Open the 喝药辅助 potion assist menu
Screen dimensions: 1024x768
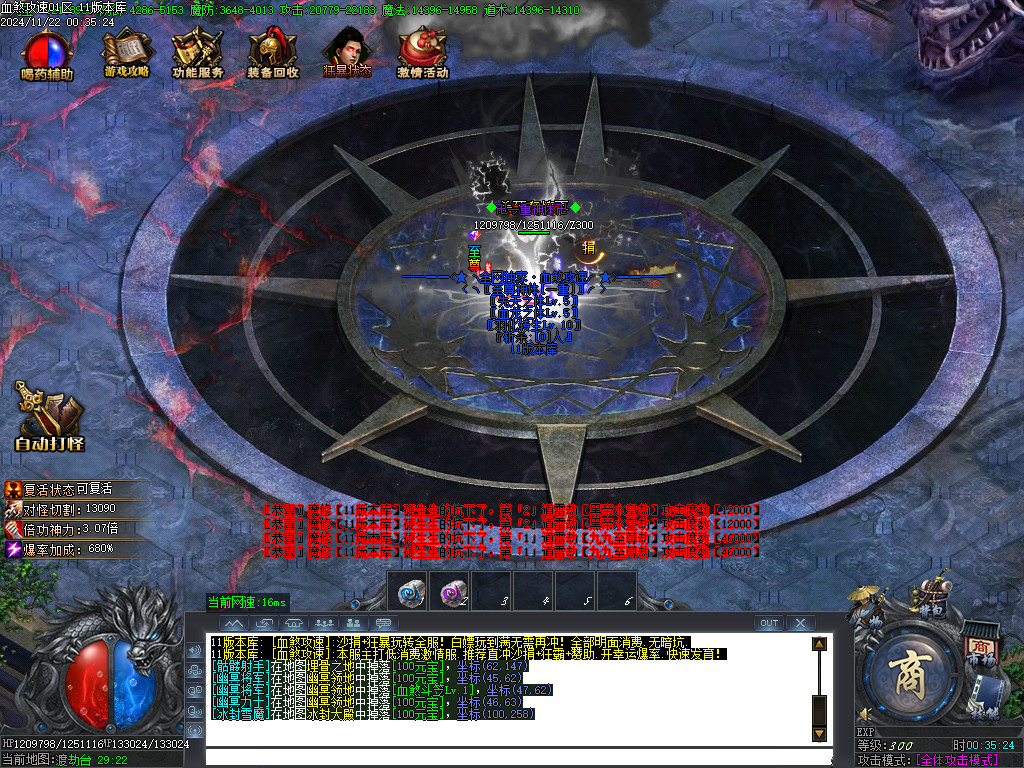47,54
